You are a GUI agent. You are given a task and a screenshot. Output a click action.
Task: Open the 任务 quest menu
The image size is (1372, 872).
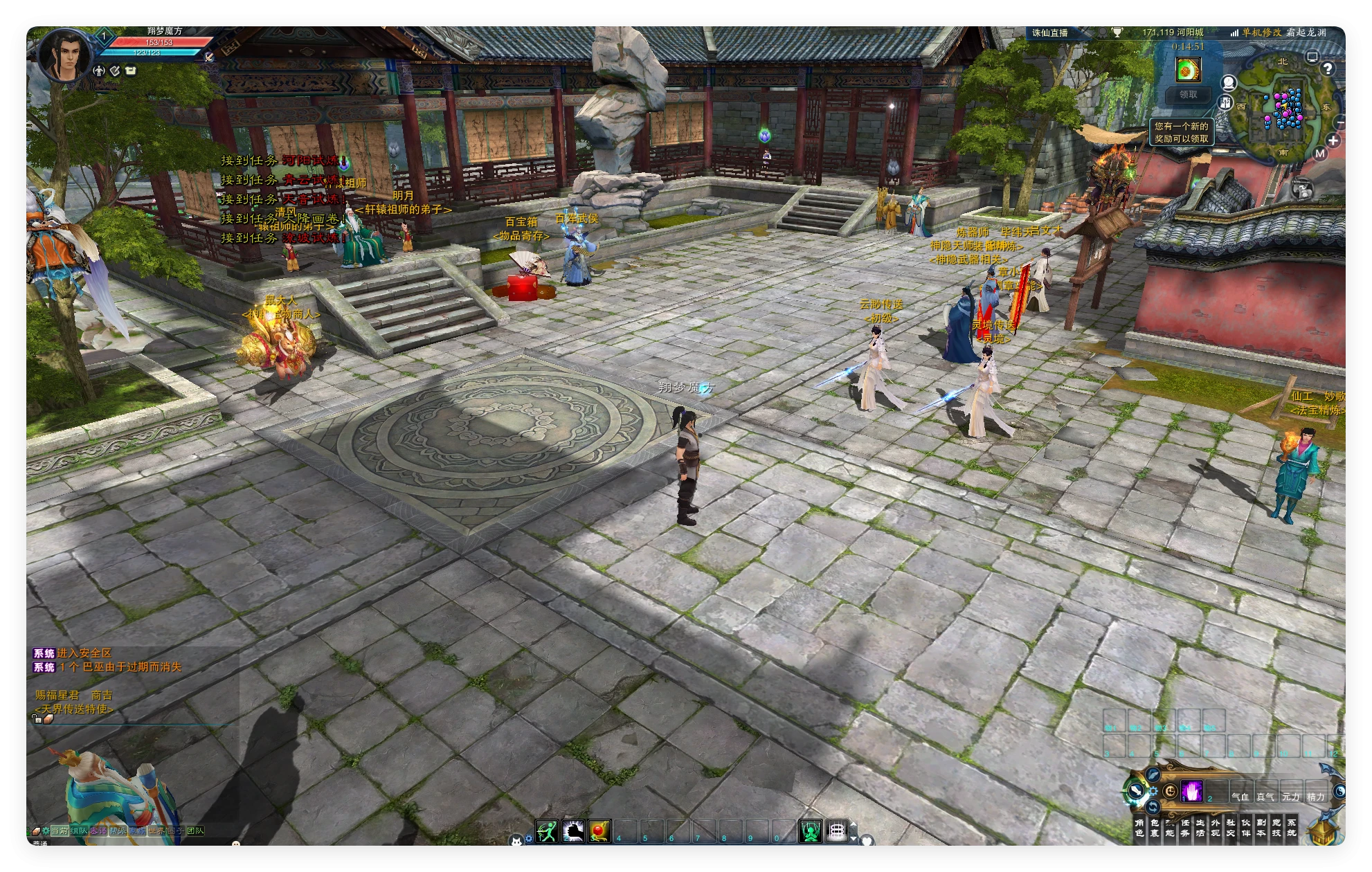click(1185, 828)
